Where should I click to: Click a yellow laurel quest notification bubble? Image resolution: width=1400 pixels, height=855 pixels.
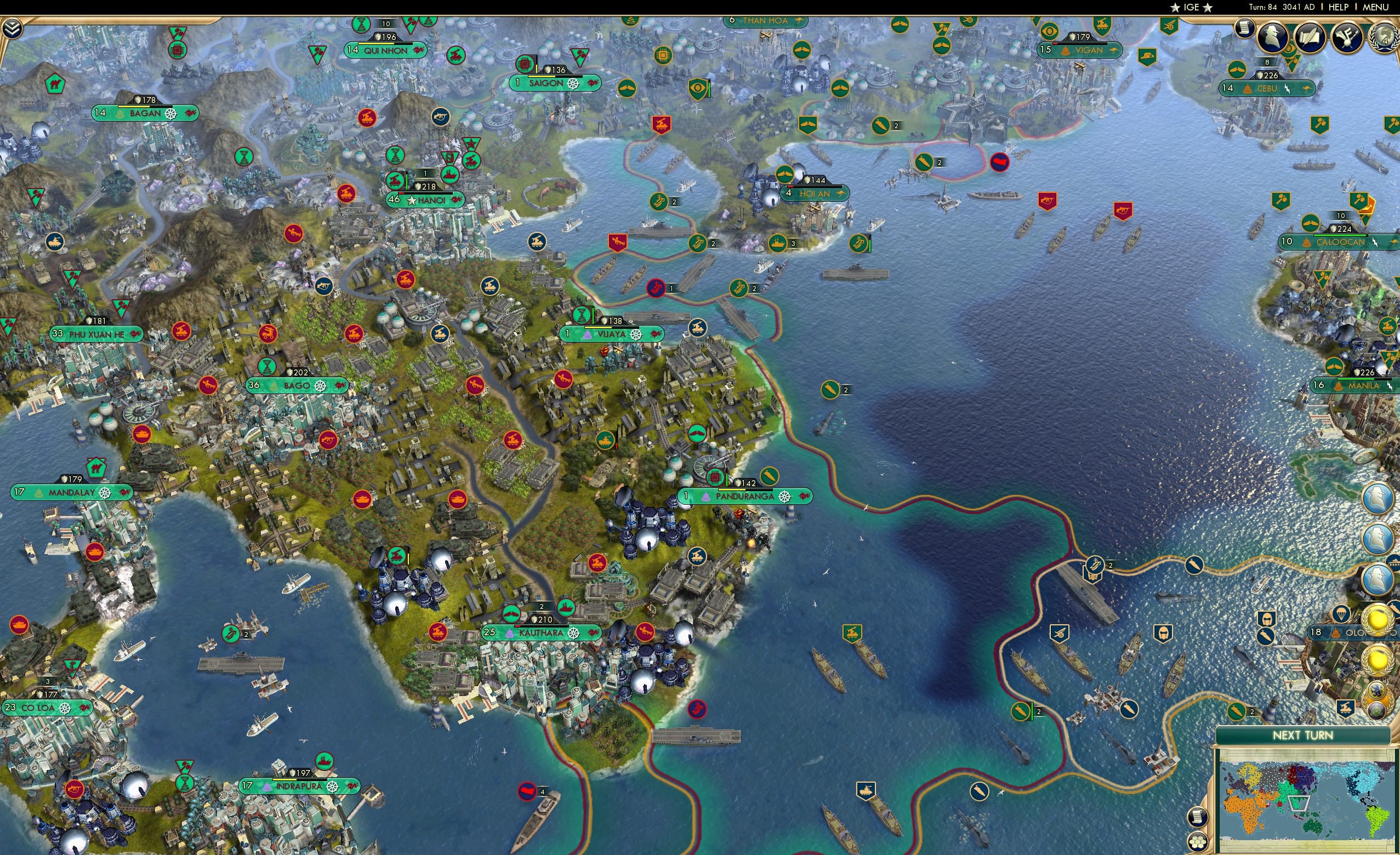[1379, 619]
